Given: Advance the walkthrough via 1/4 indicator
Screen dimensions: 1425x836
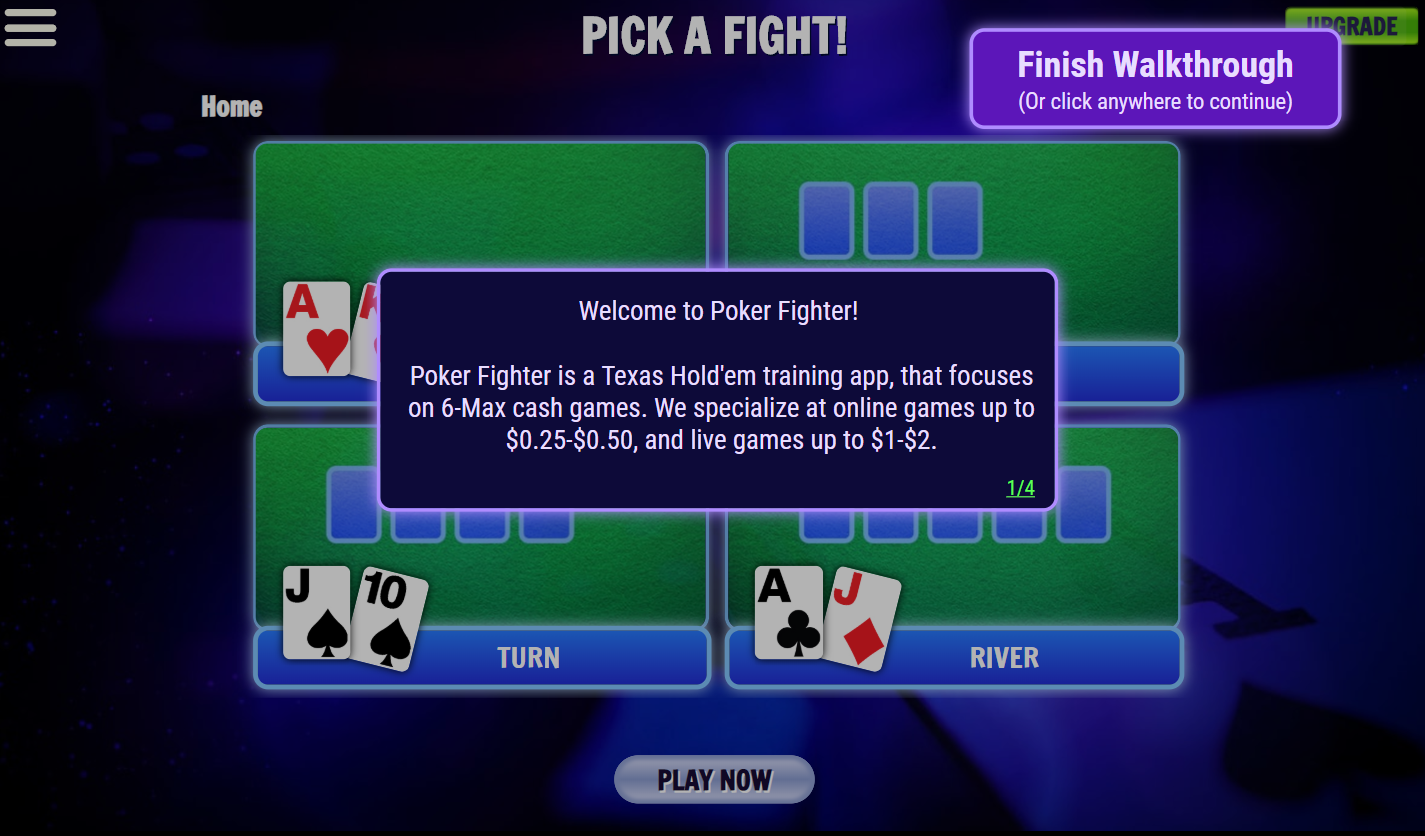Looking at the screenshot, I should (1020, 488).
